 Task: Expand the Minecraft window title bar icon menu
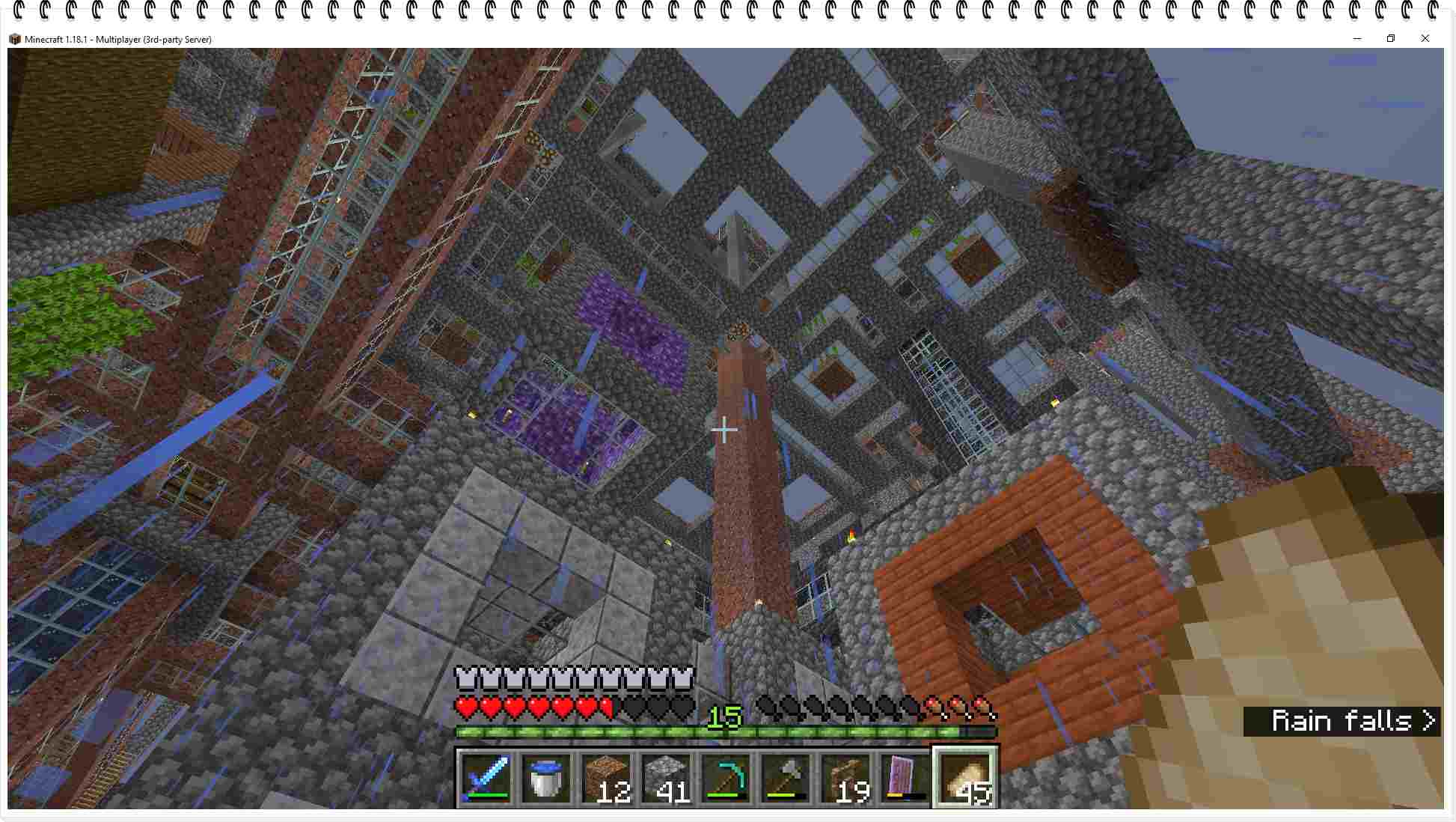pos(16,39)
